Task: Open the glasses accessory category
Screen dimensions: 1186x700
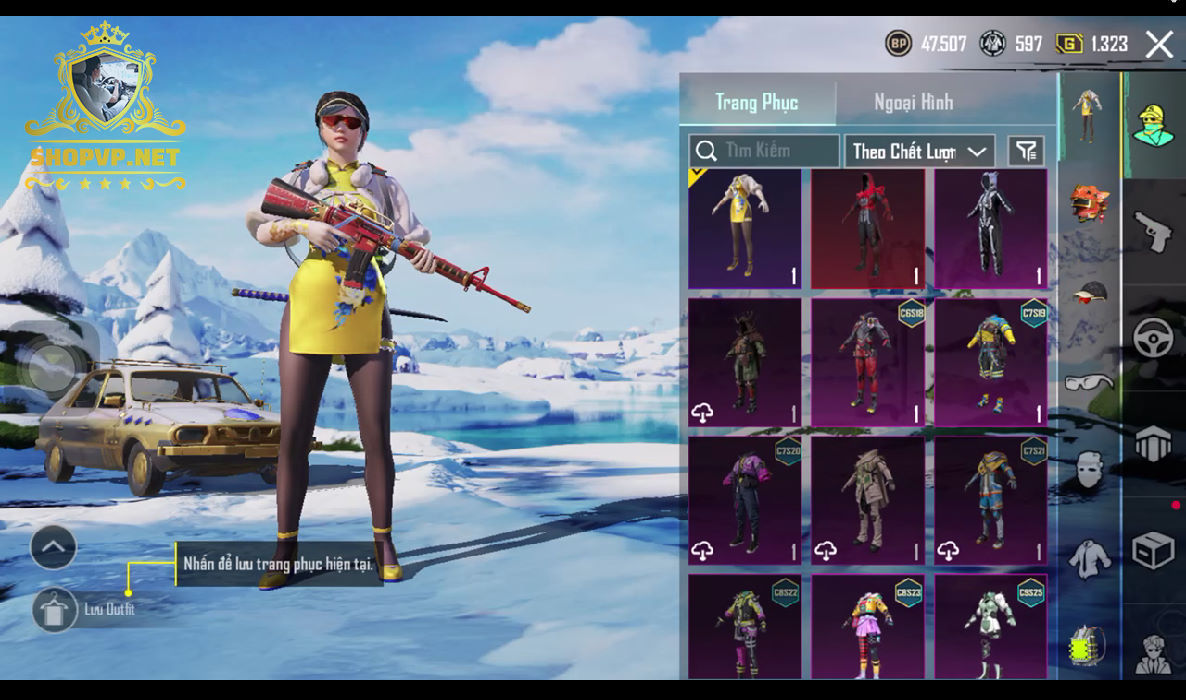Action: tap(1089, 381)
